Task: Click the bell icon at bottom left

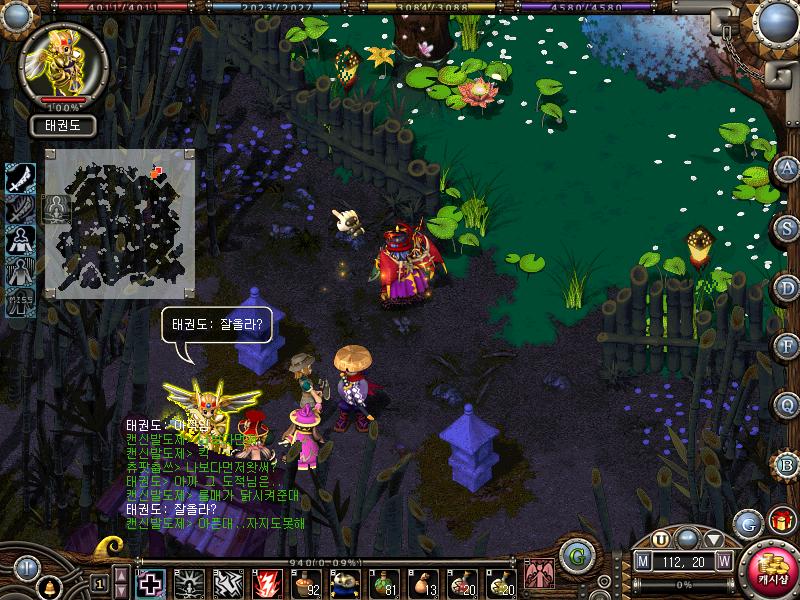Action: 48,585
